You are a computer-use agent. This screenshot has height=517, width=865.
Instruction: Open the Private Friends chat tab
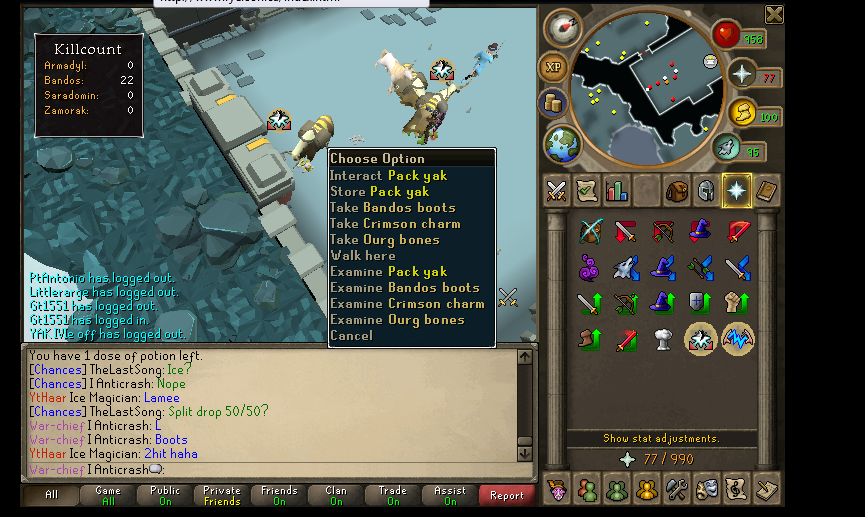222,495
